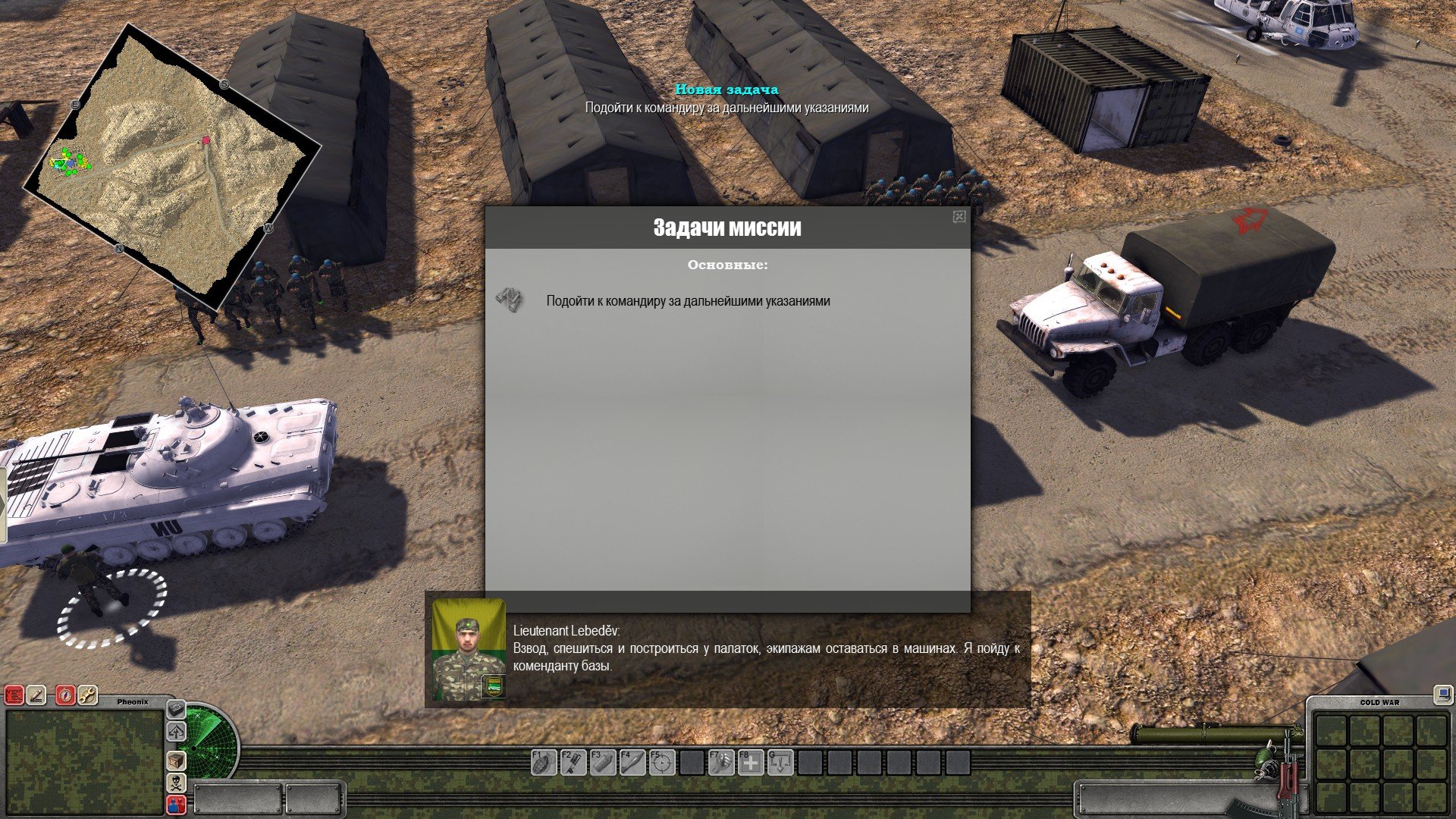Select the F3 canister grenade action
The width and height of the screenshot is (1456, 819).
pyautogui.click(x=602, y=762)
